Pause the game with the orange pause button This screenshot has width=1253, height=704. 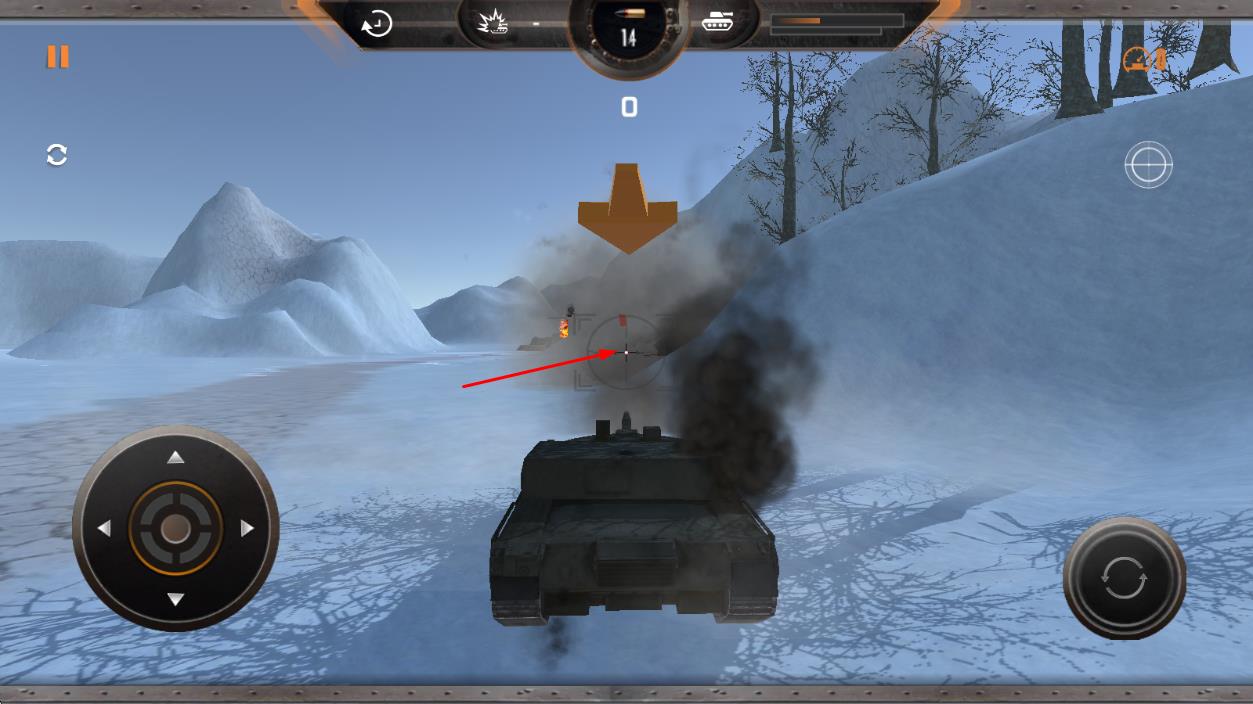[58, 57]
